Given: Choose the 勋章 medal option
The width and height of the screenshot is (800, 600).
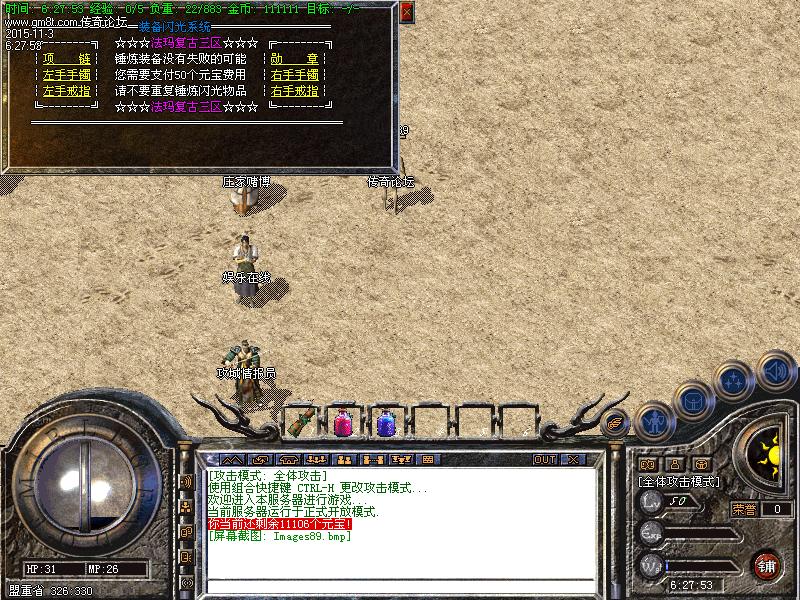Looking at the screenshot, I should pos(295,59).
